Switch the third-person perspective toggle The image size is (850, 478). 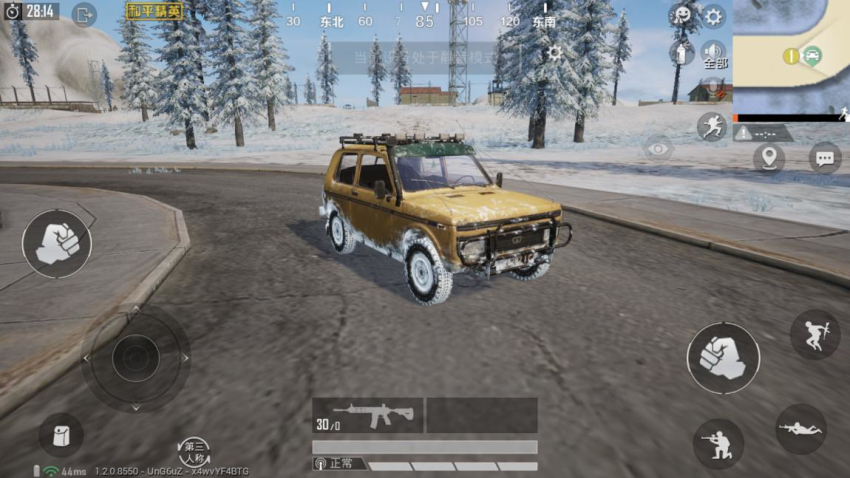pos(193,452)
